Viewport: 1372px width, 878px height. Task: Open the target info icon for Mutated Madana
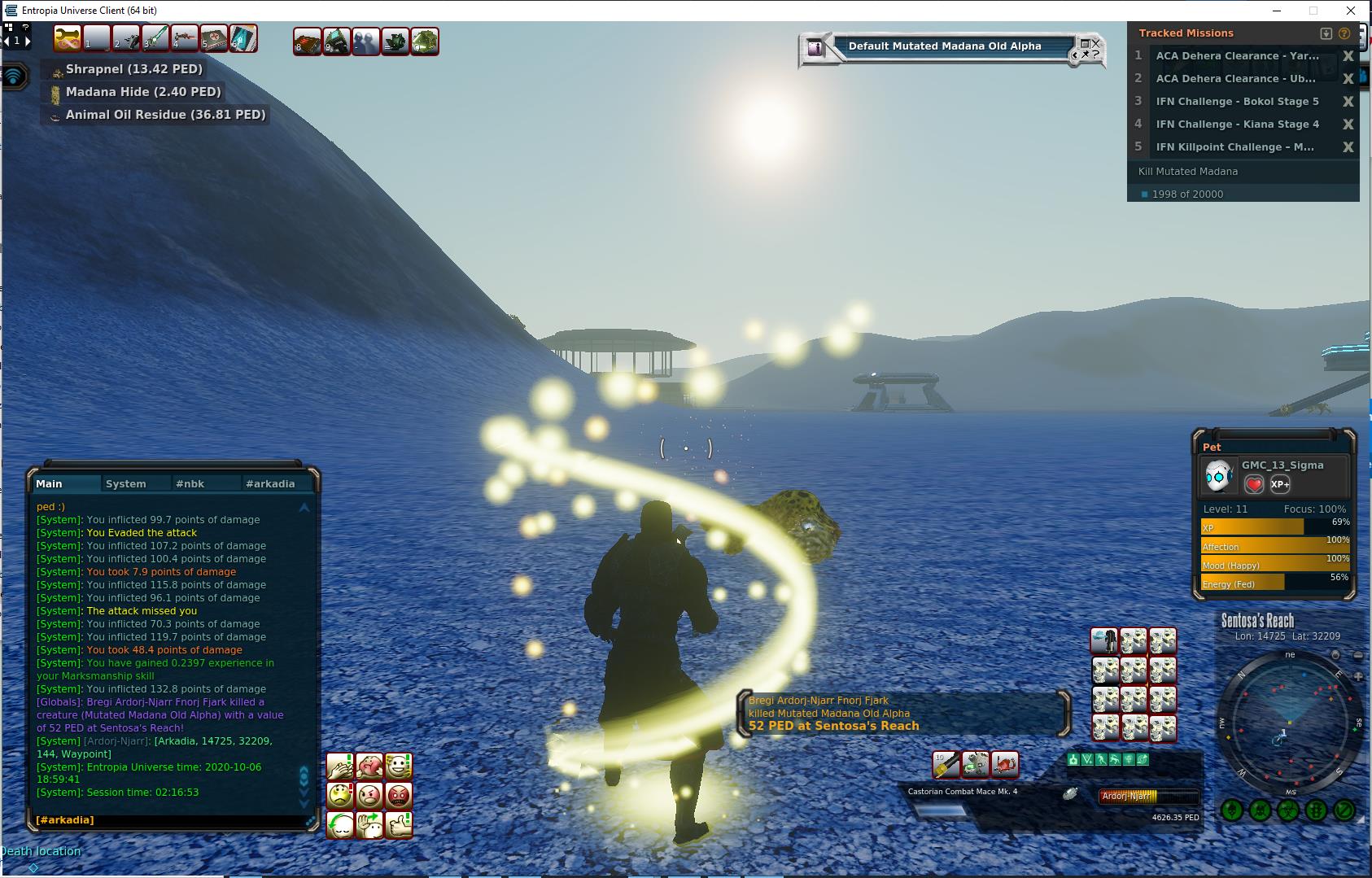pyautogui.click(x=815, y=48)
